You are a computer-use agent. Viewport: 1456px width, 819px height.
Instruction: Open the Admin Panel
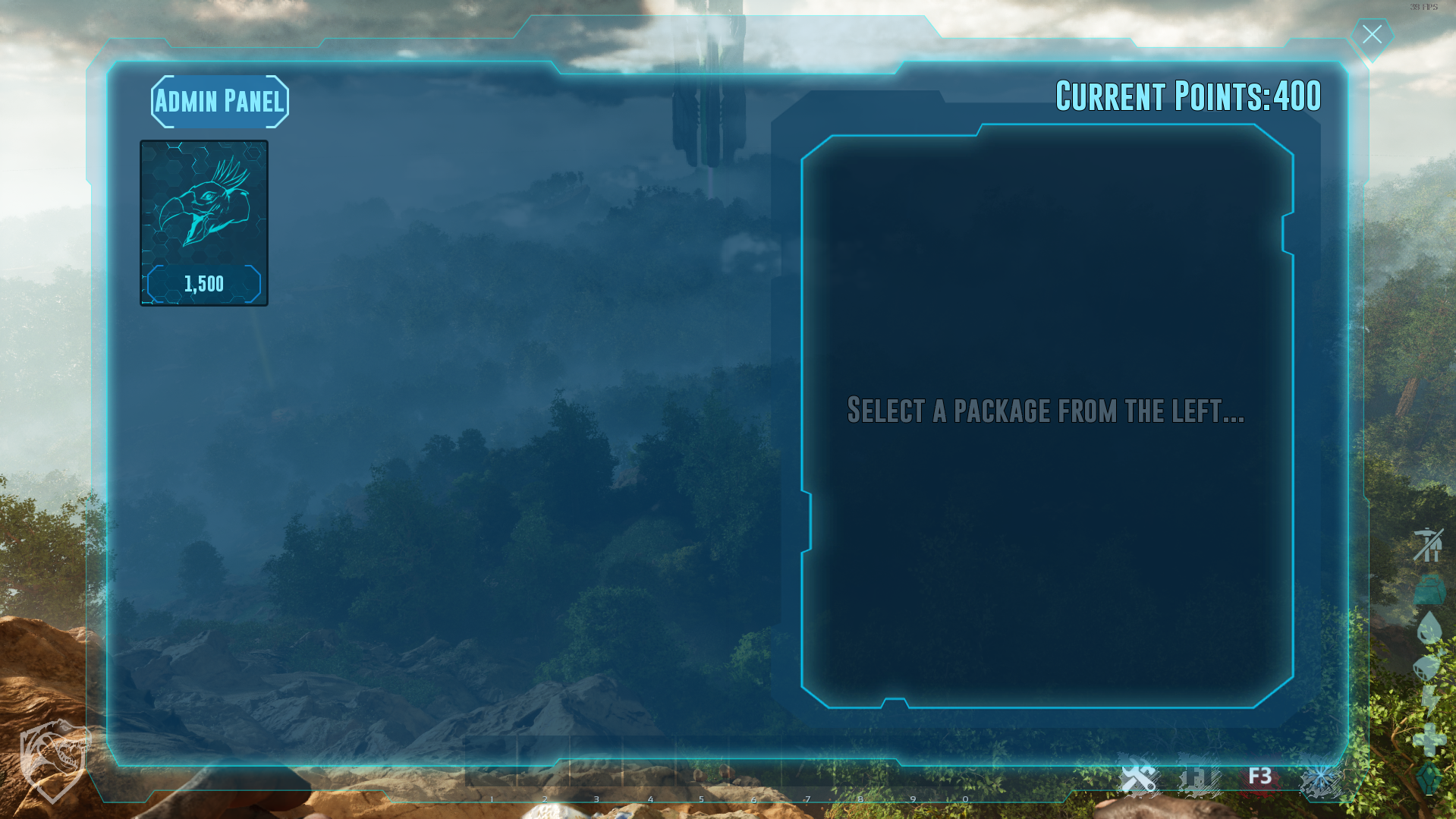click(x=219, y=102)
